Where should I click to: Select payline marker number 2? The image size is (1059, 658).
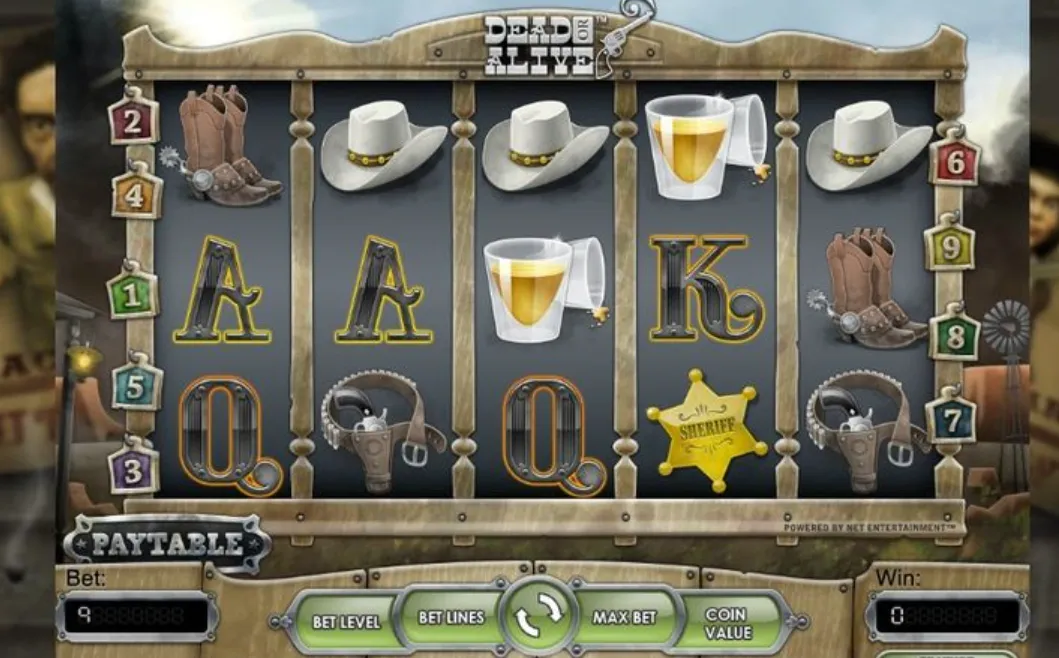[x=134, y=121]
